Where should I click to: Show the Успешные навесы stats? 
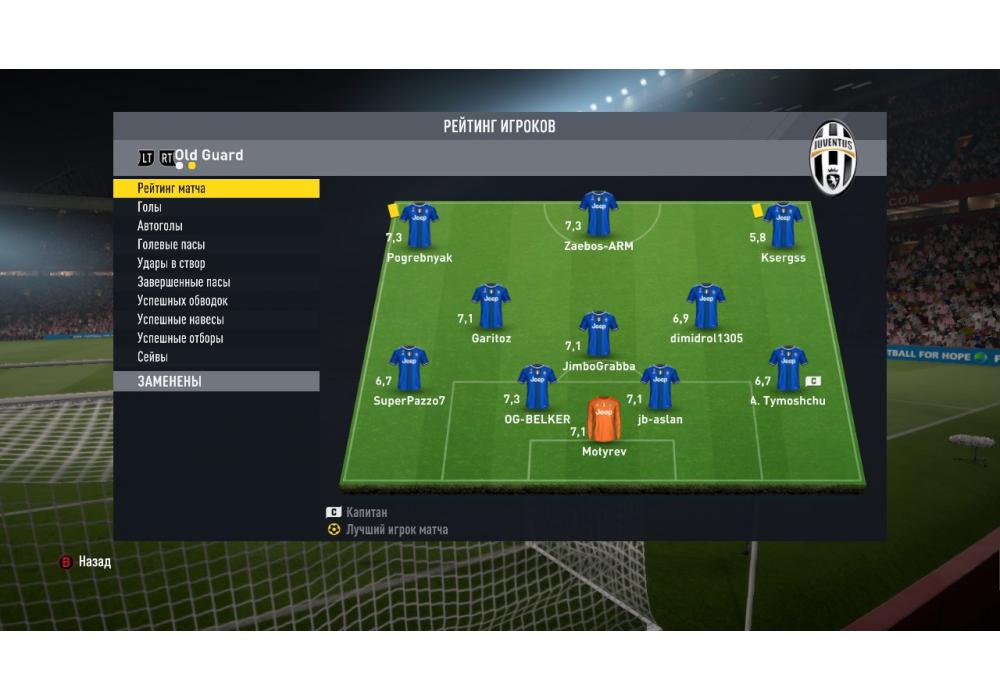(180, 320)
